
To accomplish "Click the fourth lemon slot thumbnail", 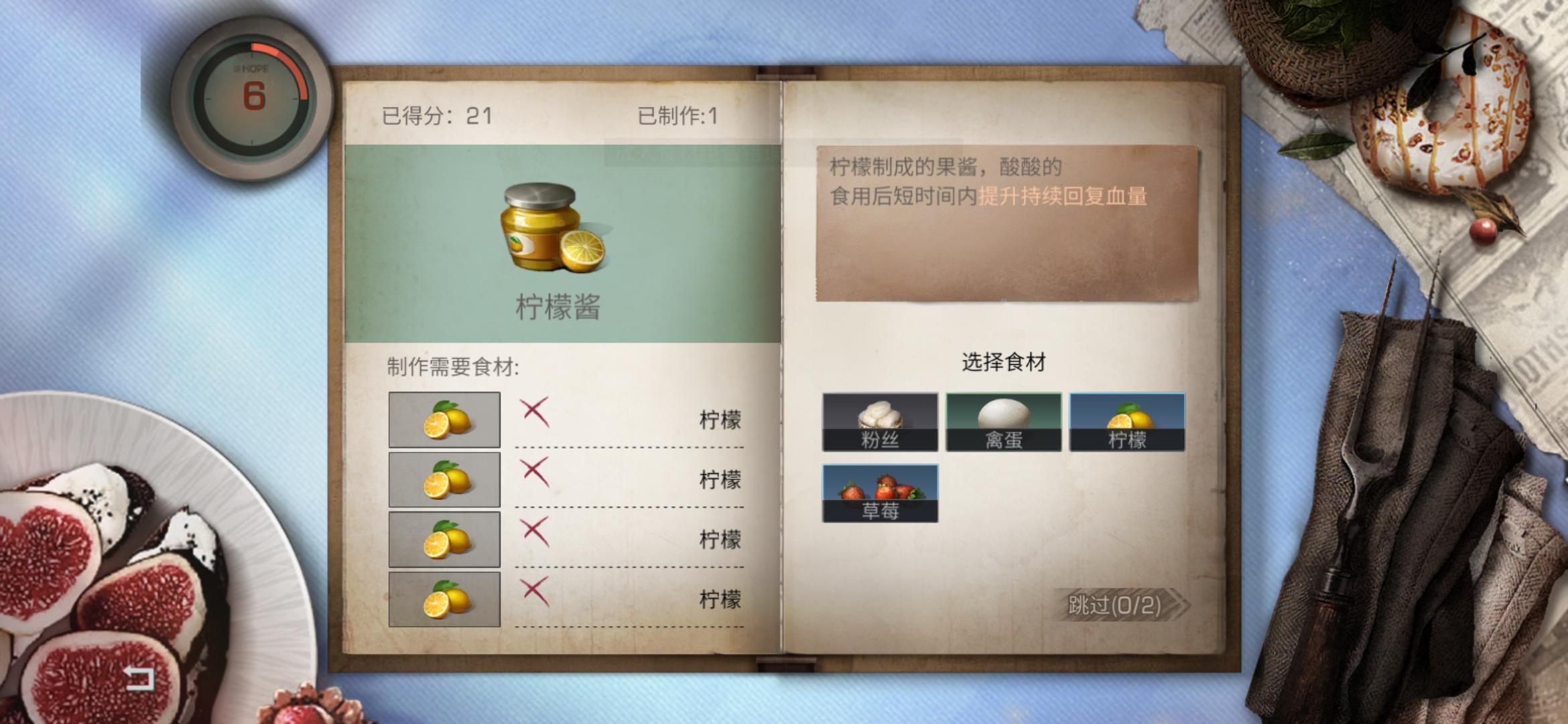I will click(x=444, y=599).
